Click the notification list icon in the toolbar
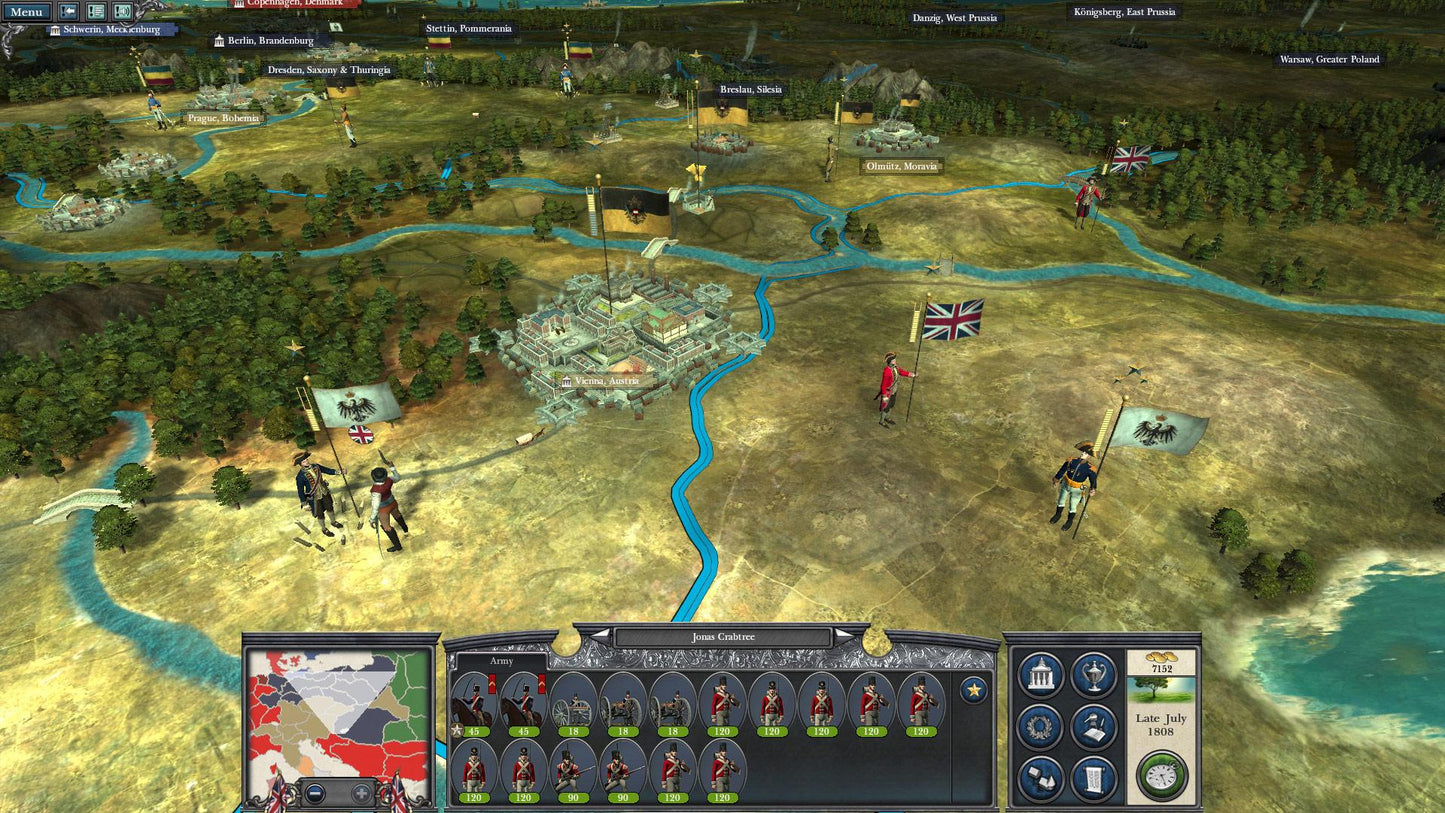 click(x=95, y=12)
